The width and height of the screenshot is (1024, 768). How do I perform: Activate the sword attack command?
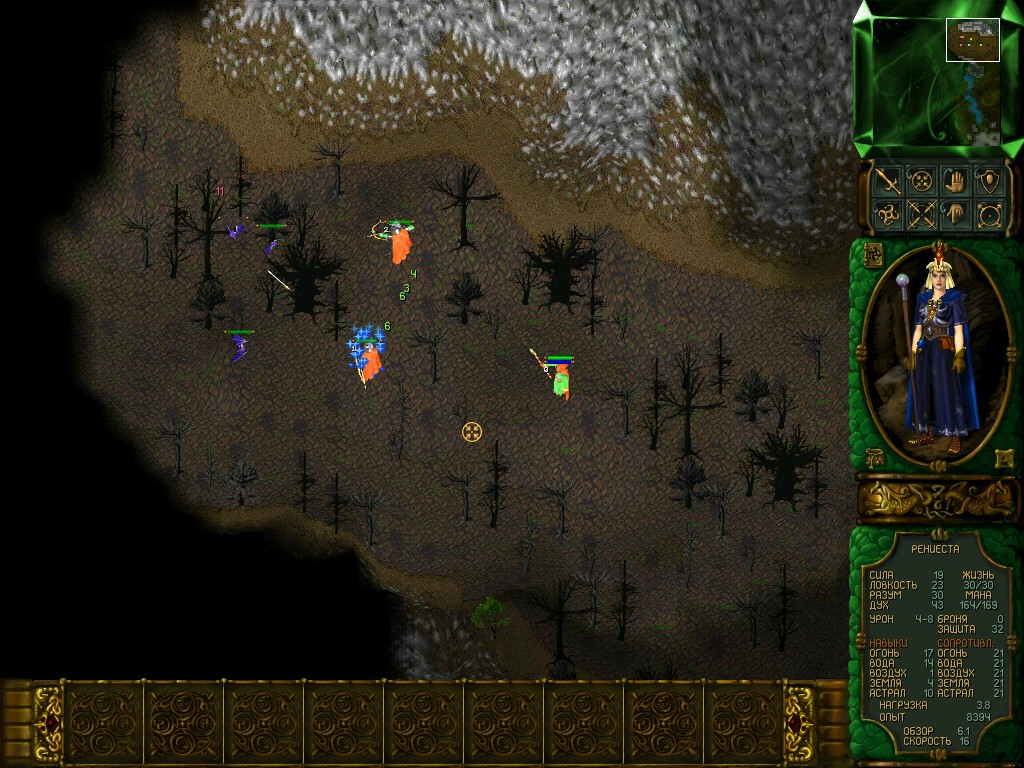pos(886,181)
